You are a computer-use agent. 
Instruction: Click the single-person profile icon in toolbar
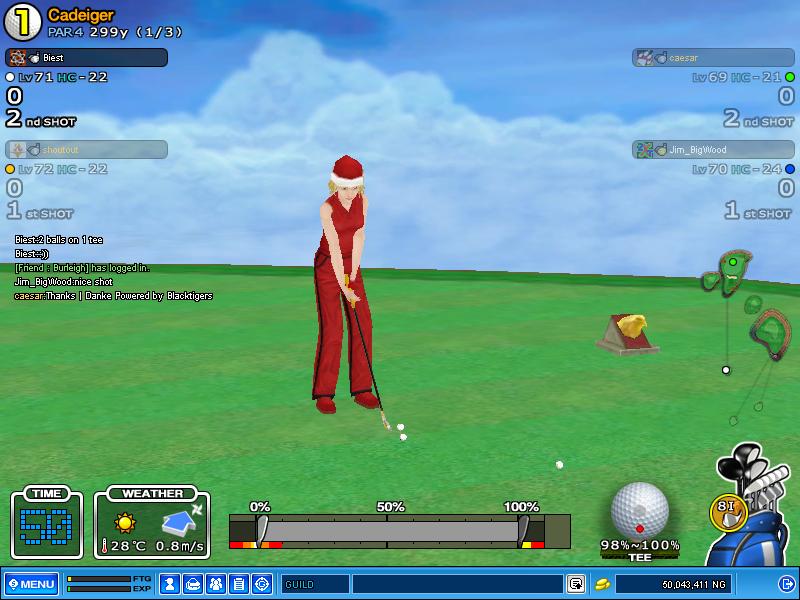170,584
